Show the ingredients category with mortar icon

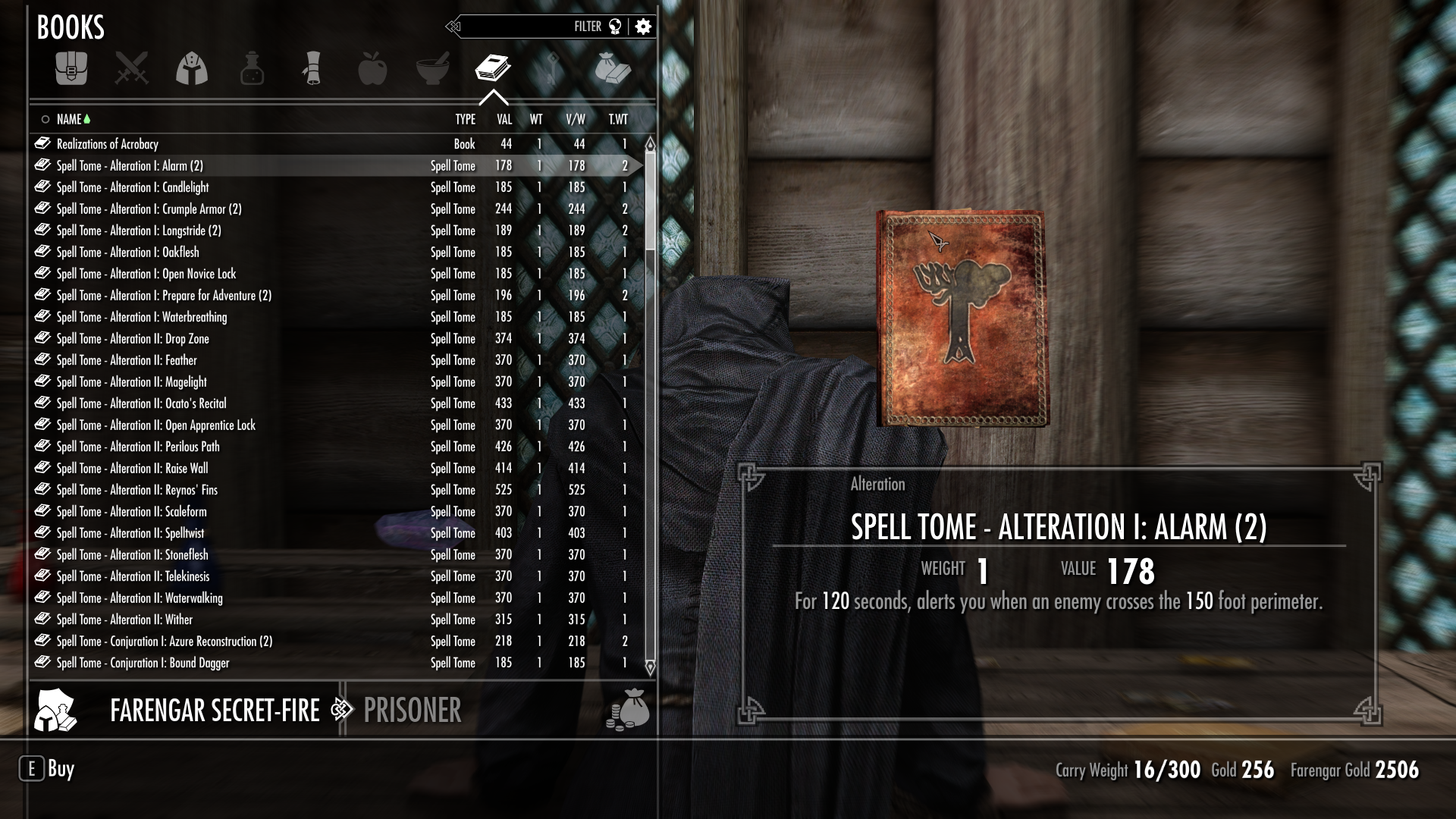click(433, 68)
